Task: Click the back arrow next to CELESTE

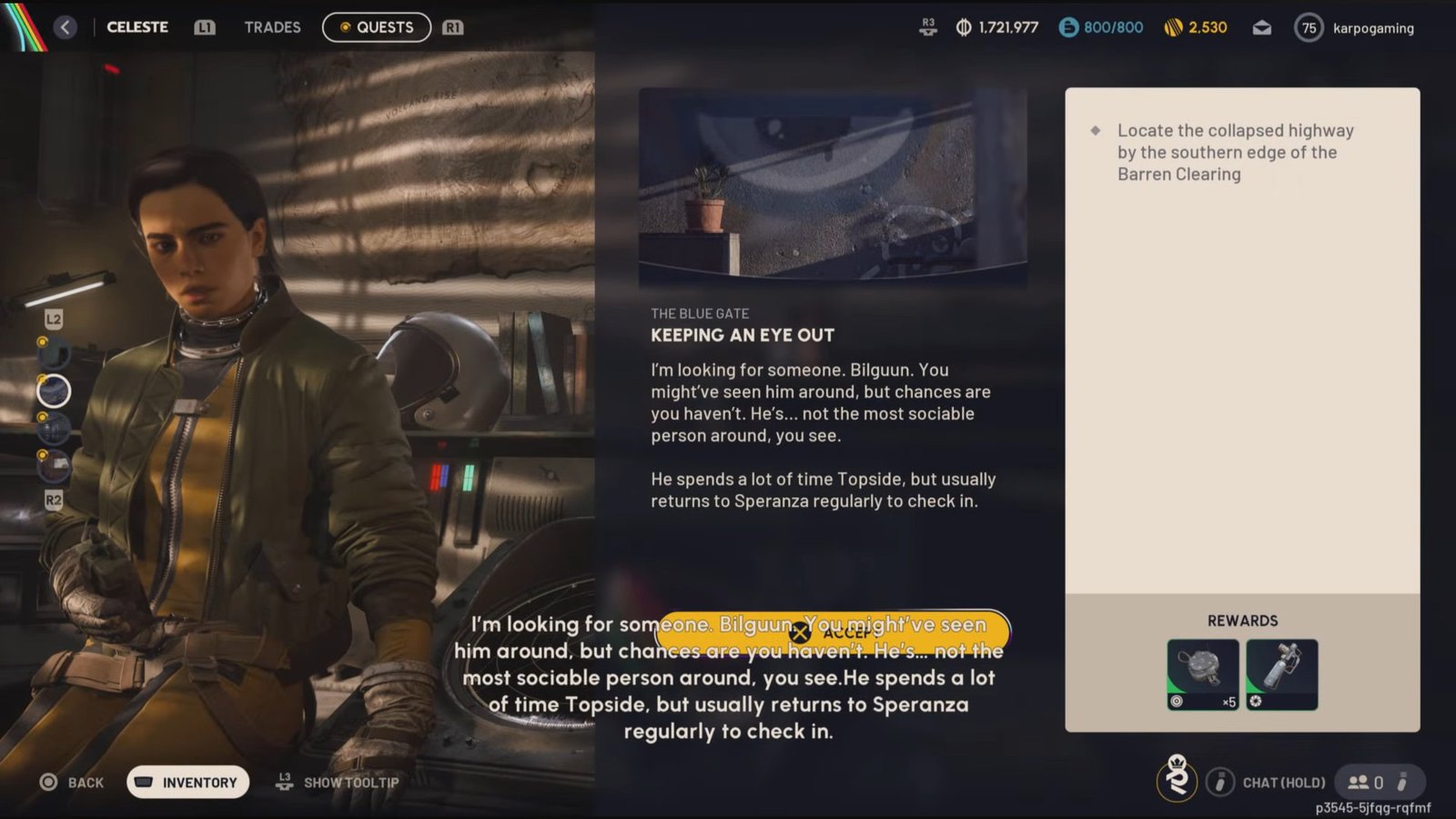Action: pos(63,27)
